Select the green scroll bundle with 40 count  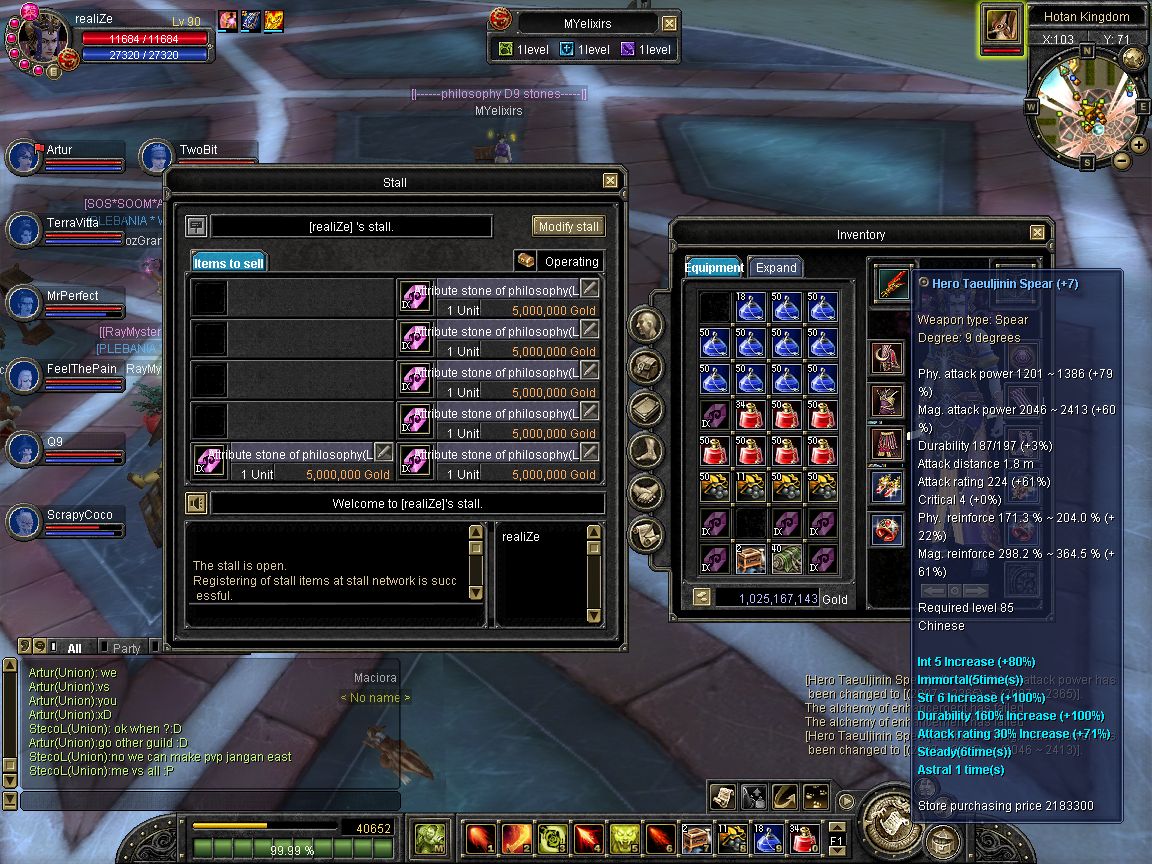click(x=786, y=559)
